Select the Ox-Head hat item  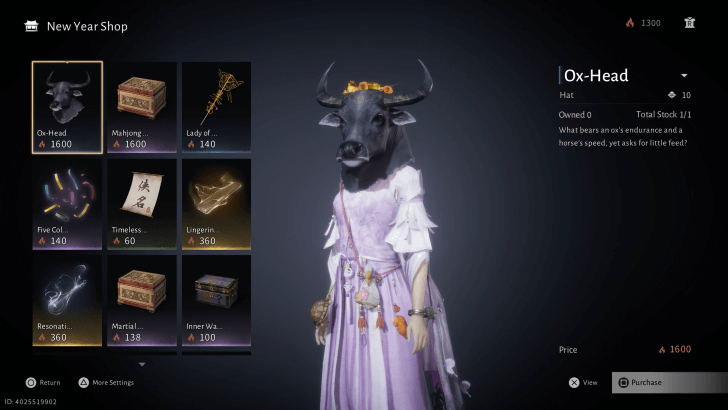(67, 107)
